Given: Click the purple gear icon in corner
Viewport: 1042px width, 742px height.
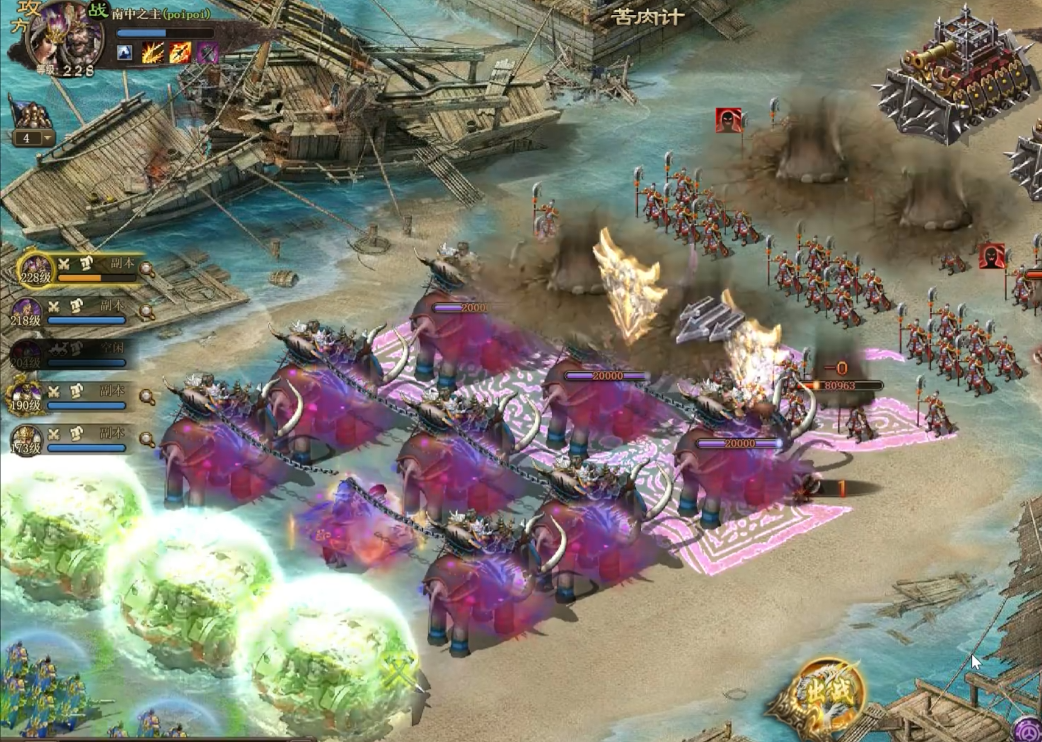Looking at the screenshot, I should tap(1028, 730).
